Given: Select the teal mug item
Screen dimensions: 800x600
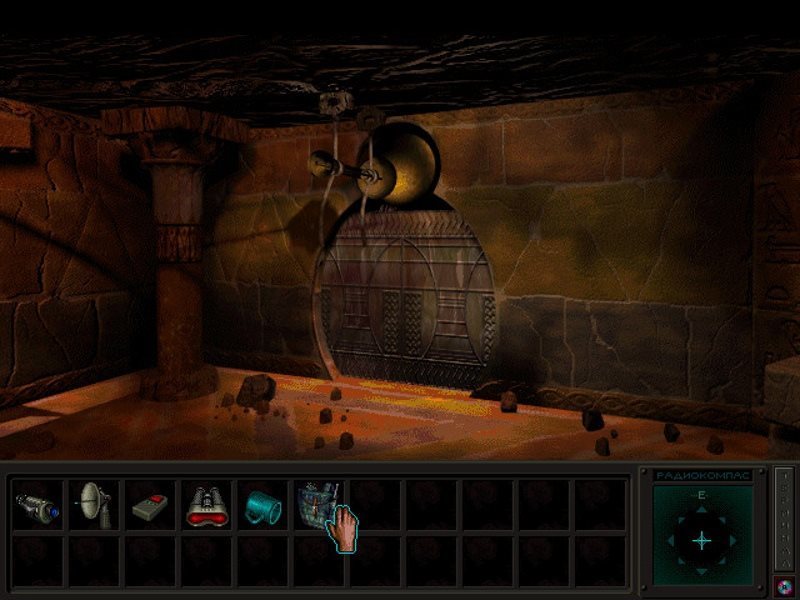Looking at the screenshot, I should click(x=262, y=505).
